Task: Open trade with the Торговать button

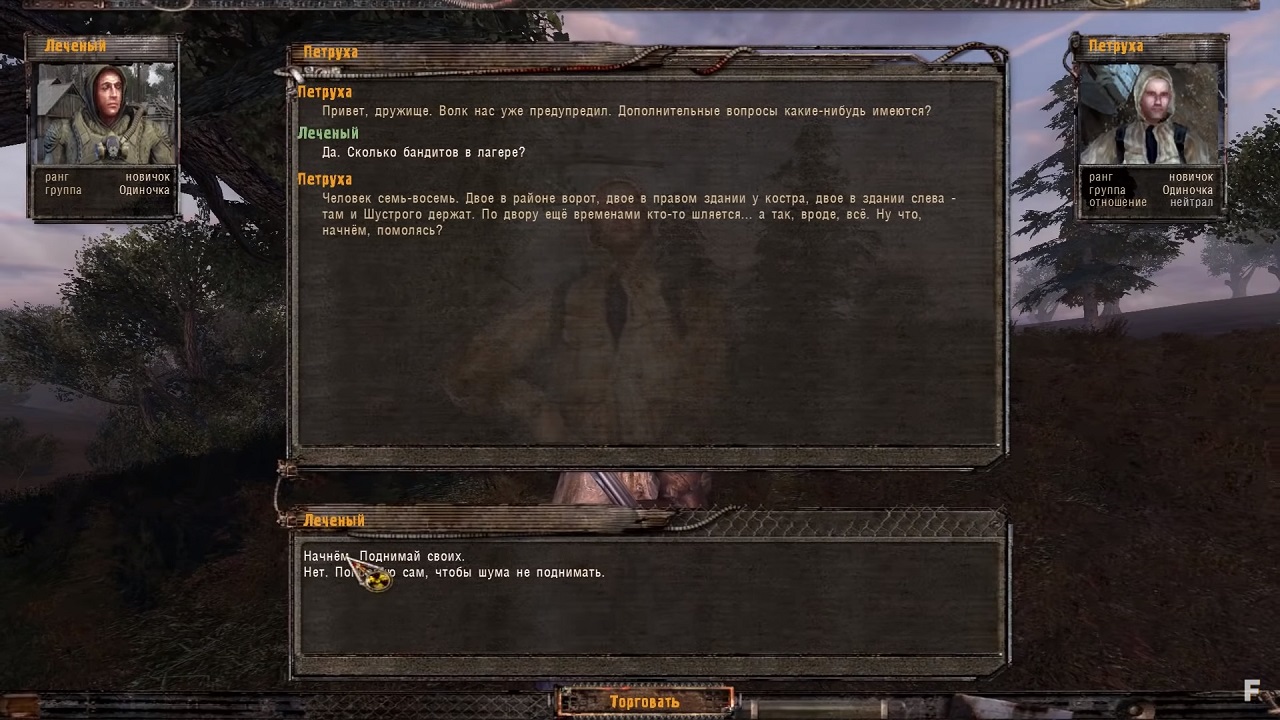Action: (x=645, y=702)
